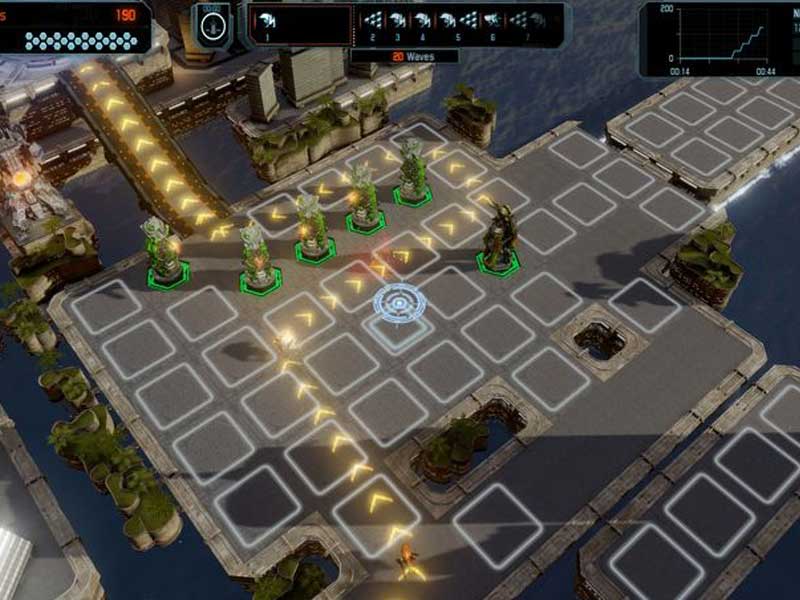
Task: Select the build tile with the blue reticle
Action: pos(398,302)
